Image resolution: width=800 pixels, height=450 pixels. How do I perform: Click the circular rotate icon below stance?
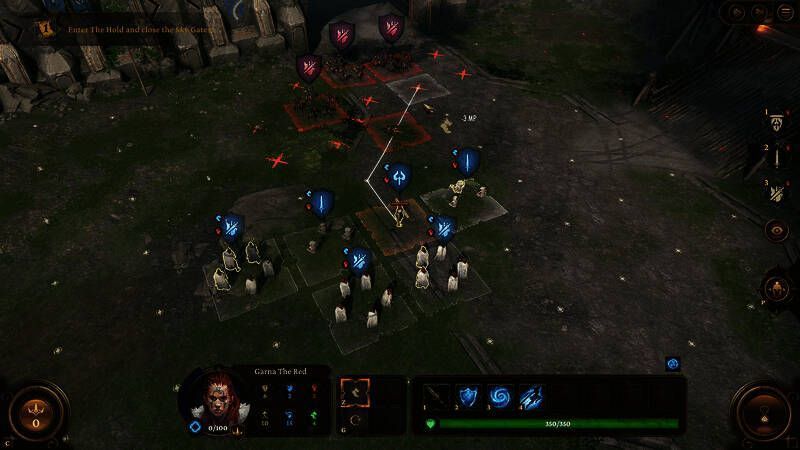click(x=356, y=421)
